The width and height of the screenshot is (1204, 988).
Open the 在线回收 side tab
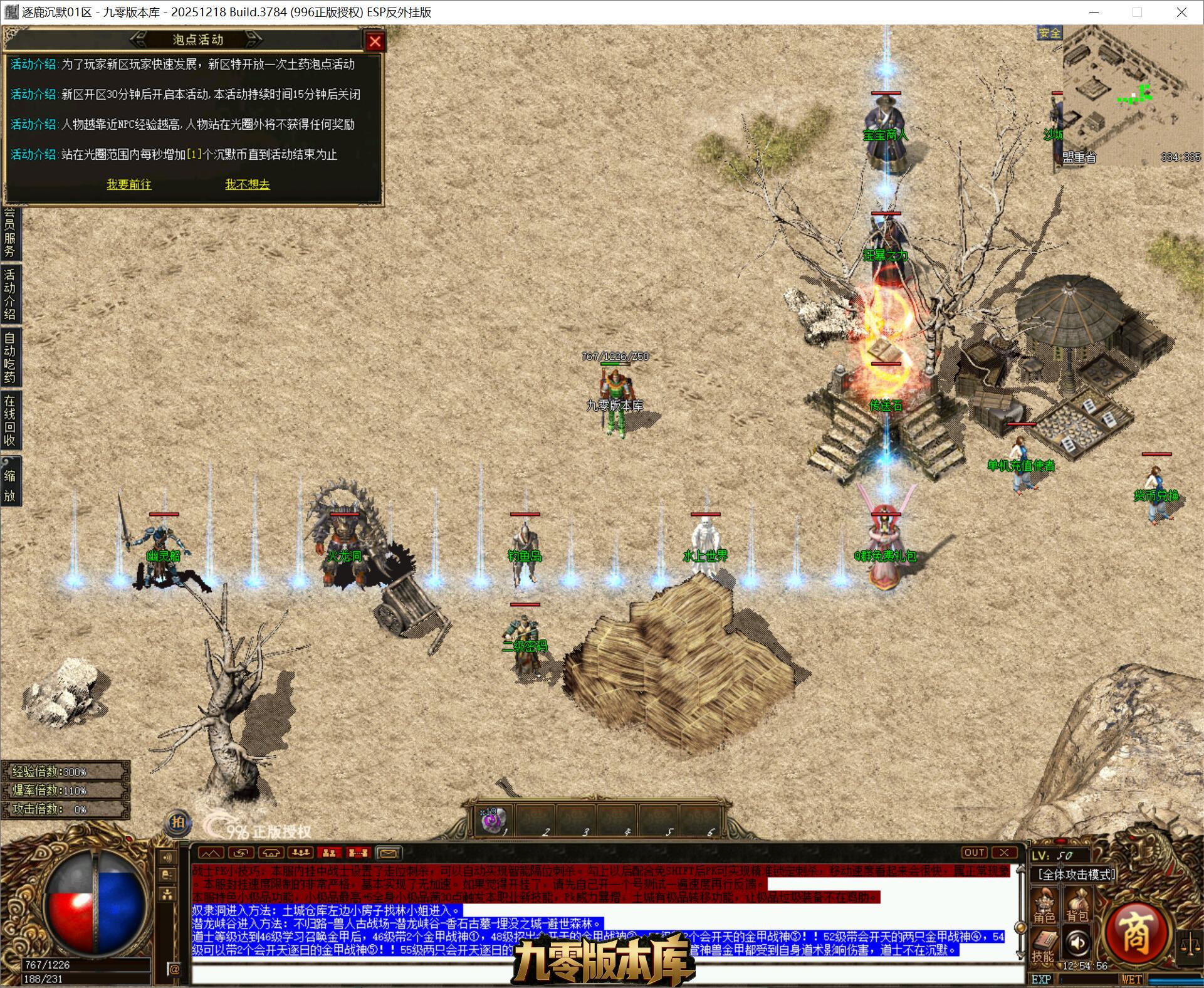[x=10, y=420]
